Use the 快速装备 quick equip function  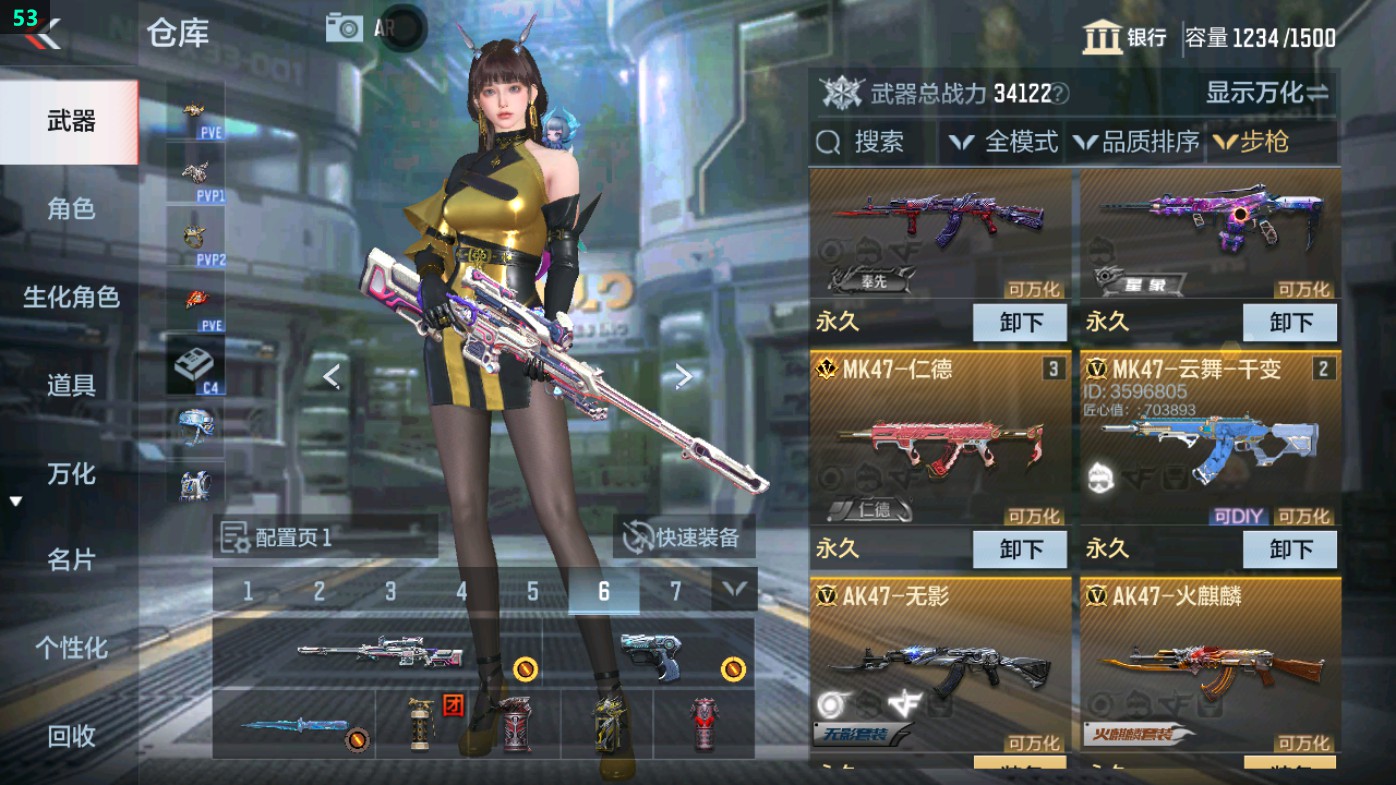click(685, 536)
